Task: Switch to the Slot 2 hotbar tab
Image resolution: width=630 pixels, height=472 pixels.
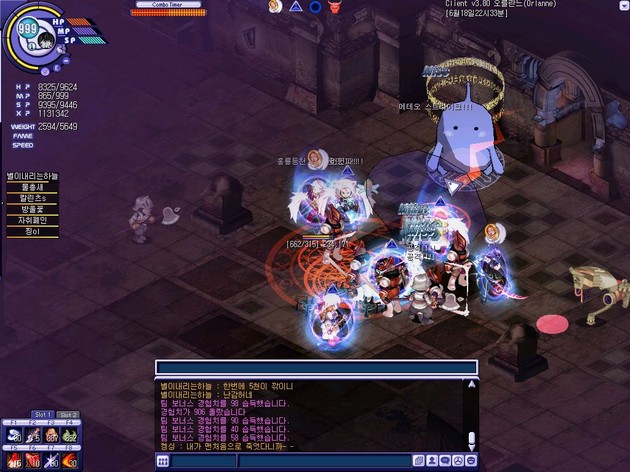Action: pos(67,414)
